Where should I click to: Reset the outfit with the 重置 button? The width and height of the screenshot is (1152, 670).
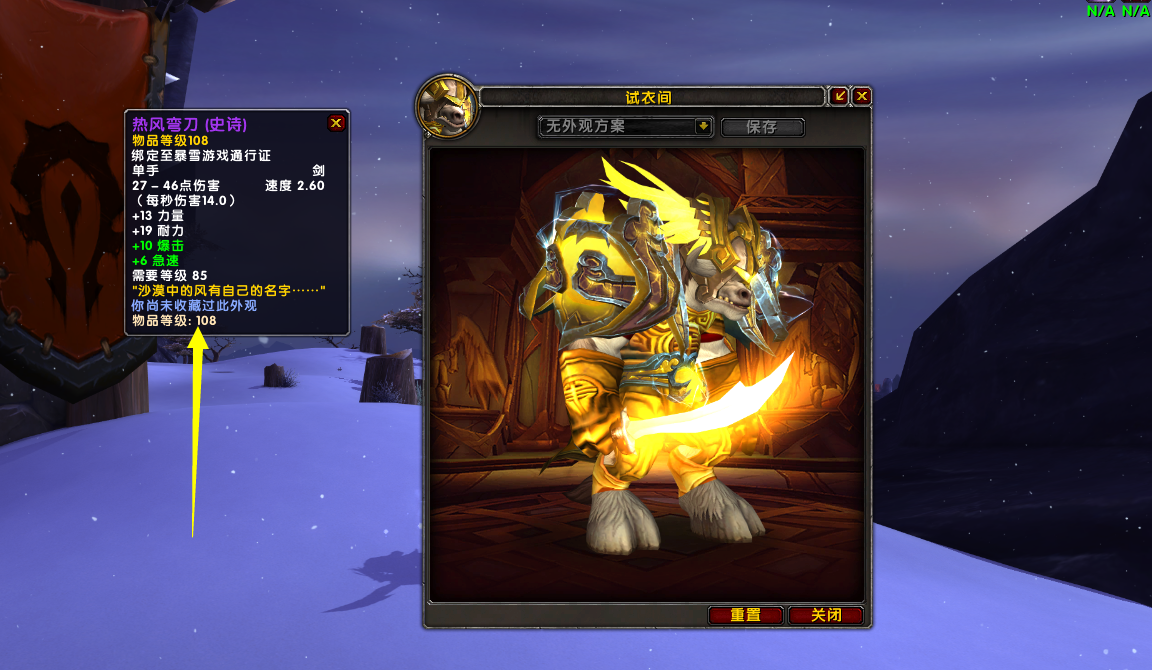coord(746,615)
